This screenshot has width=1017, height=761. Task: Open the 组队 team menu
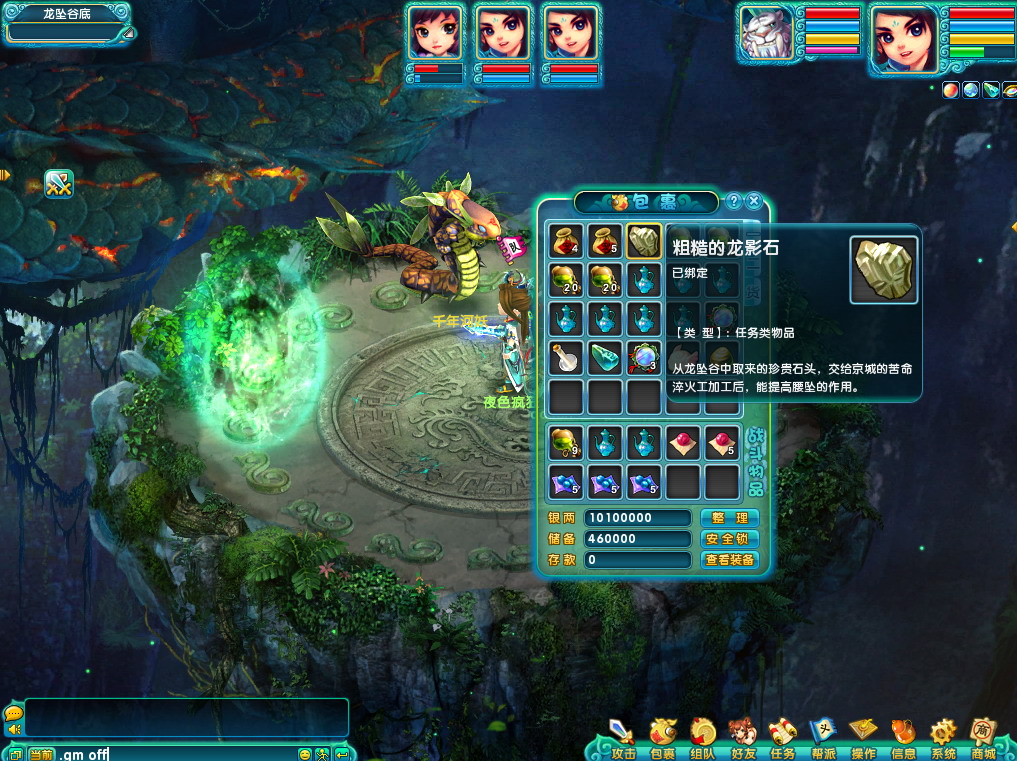(x=702, y=740)
